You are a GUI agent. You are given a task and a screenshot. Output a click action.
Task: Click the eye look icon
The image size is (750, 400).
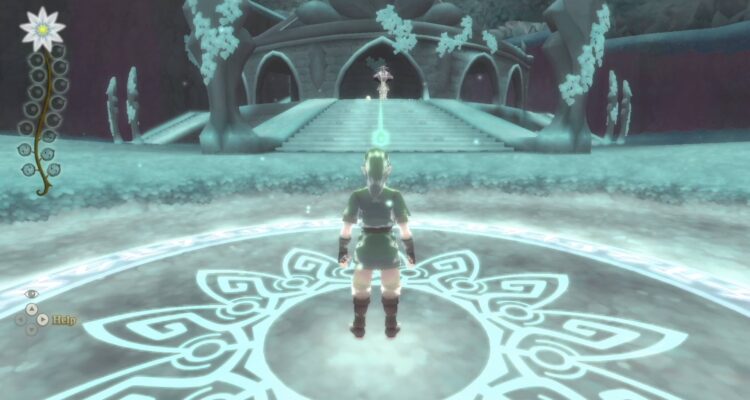tap(31, 294)
